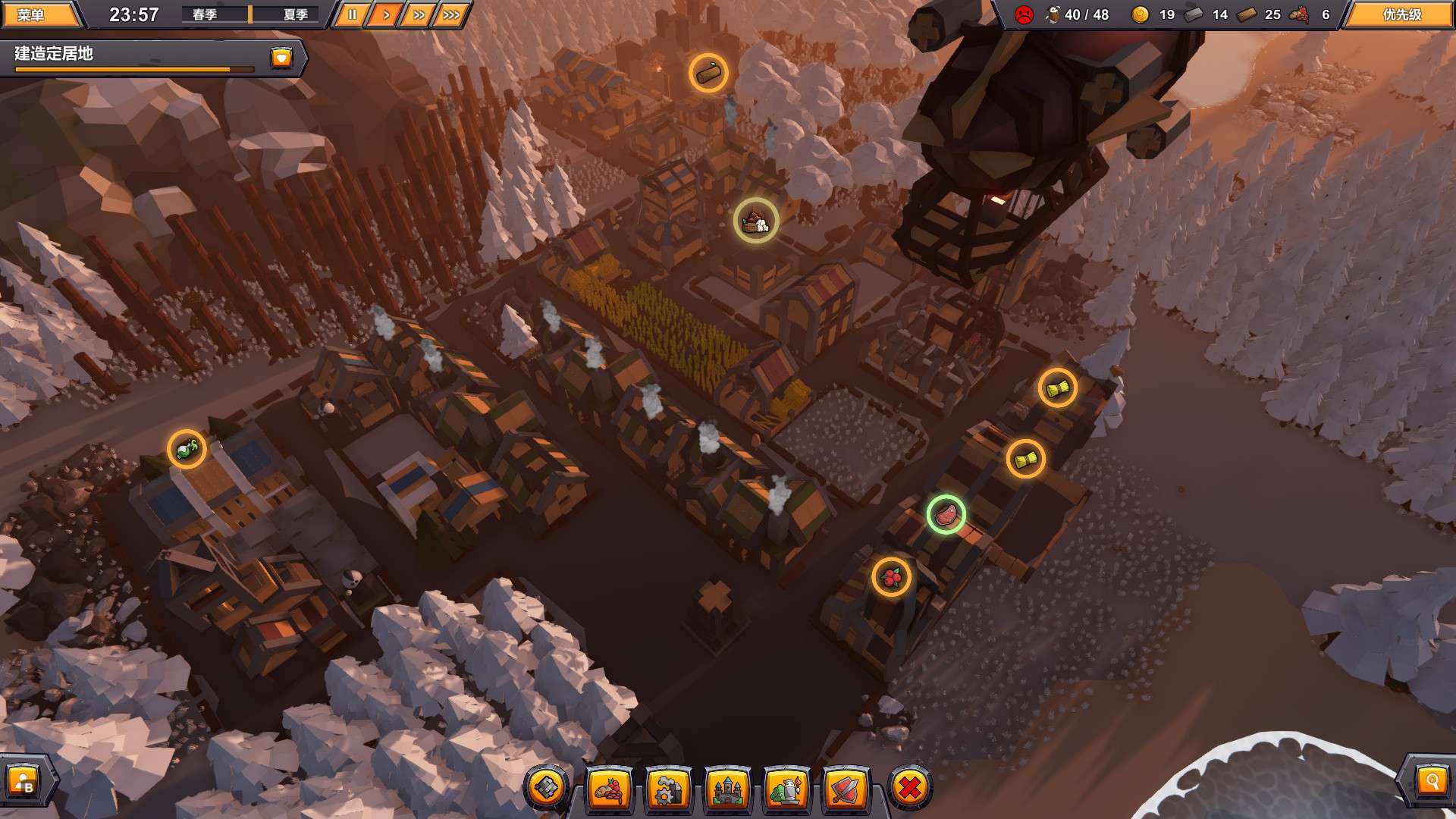1456x819 pixels.
Task: Click the wood log building marker
Action: [x=708, y=73]
